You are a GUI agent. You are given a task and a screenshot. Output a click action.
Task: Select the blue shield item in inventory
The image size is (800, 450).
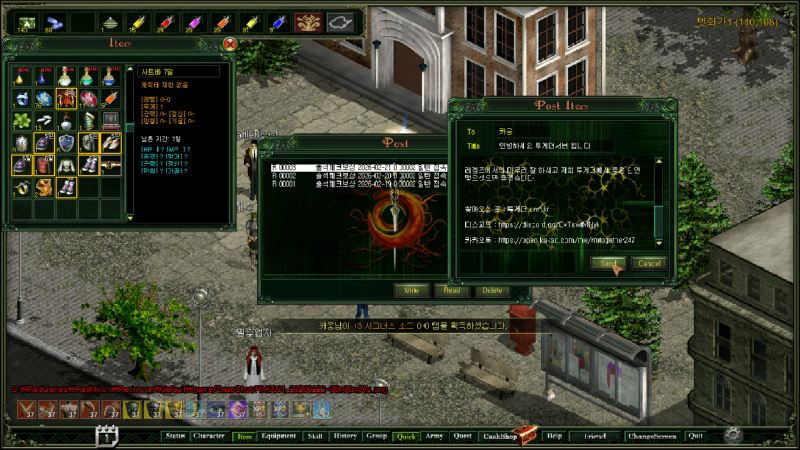pyautogui.click(x=65, y=142)
